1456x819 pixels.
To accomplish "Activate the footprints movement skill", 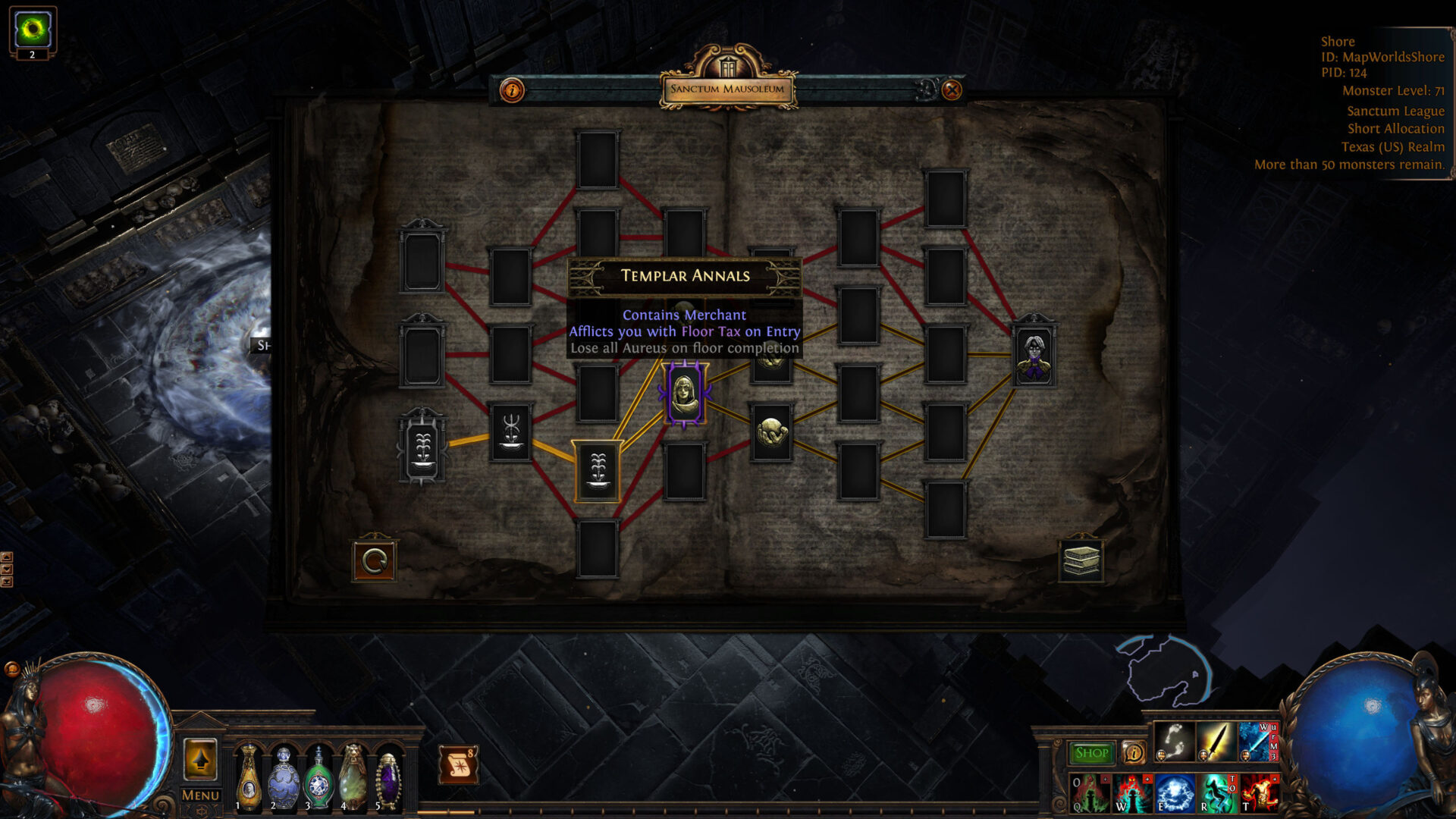I will click(1173, 742).
